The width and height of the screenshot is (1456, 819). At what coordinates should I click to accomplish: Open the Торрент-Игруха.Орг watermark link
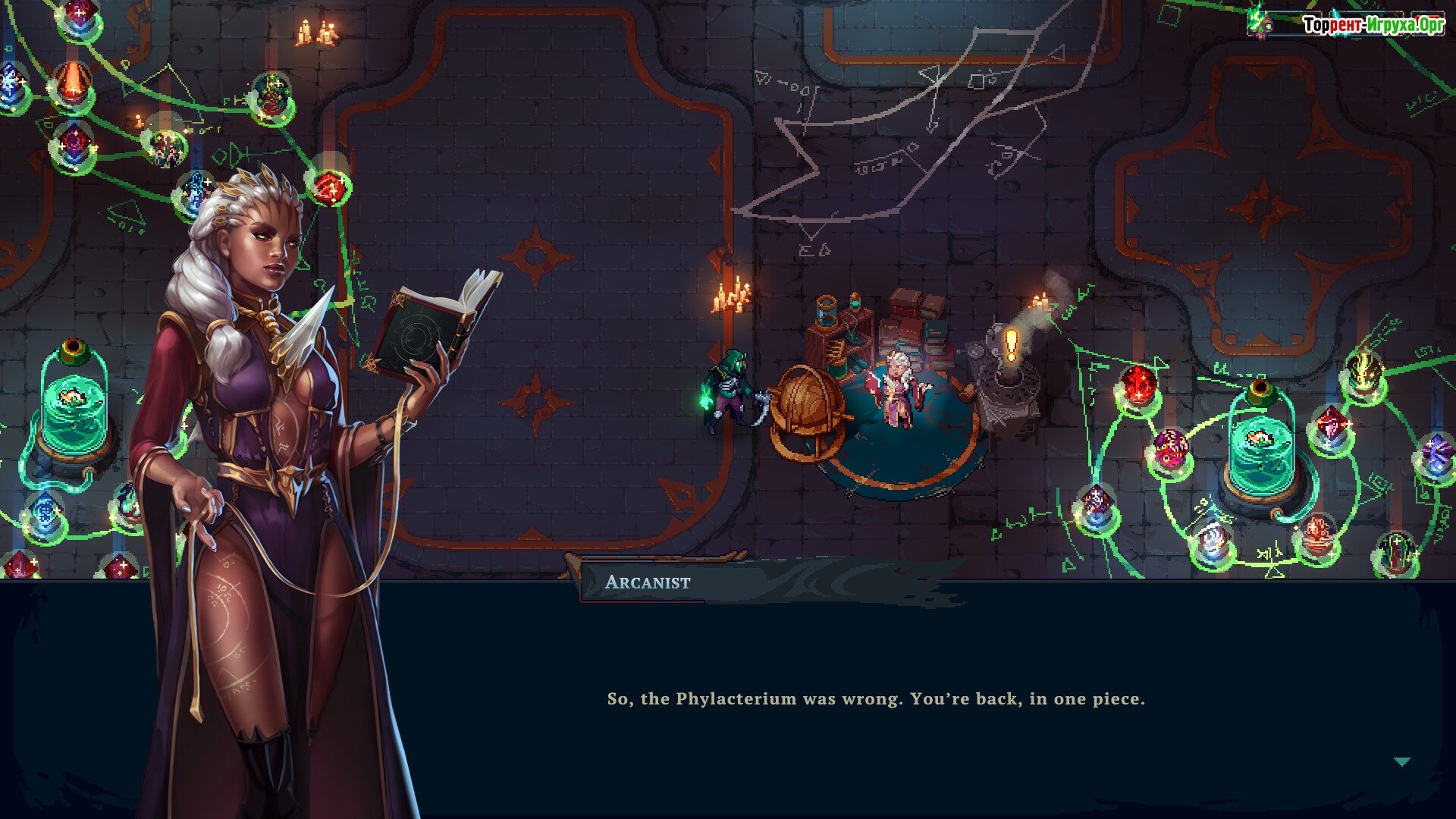pyautogui.click(x=1373, y=25)
